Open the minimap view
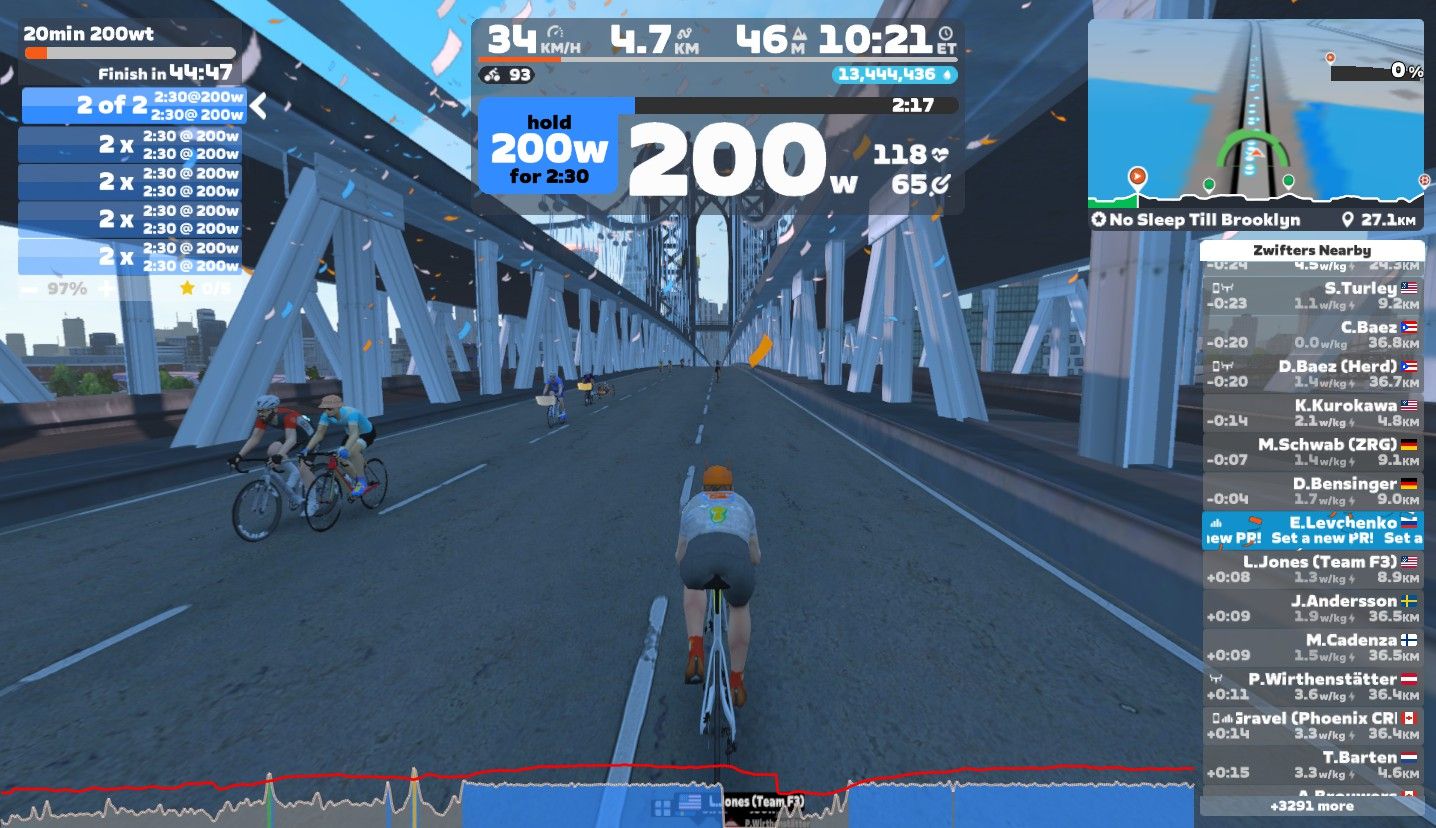The width and height of the screenshot is (1436, 828). (x=1255, y=110)
